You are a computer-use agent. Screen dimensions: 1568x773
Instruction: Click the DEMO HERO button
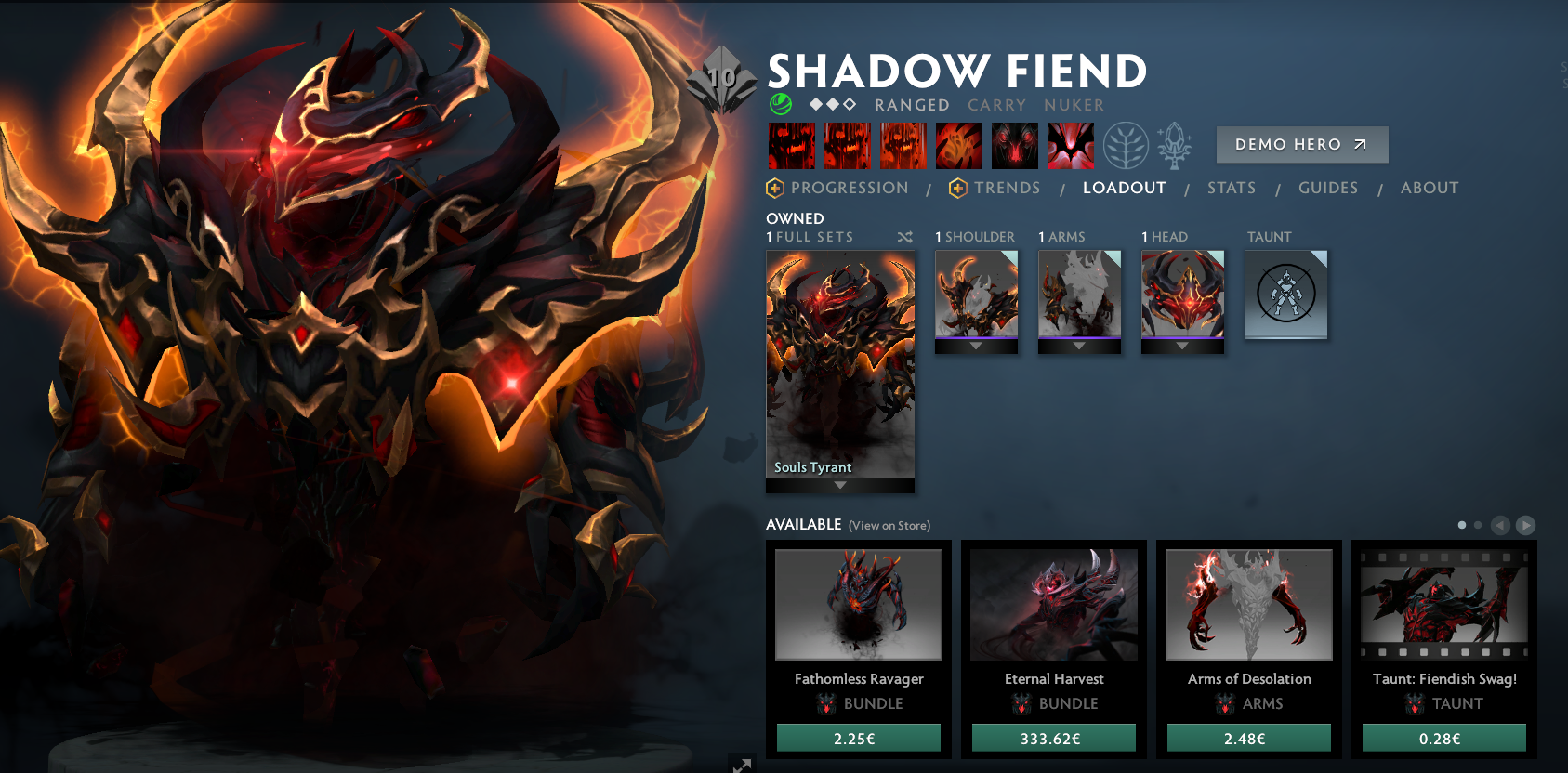click(x=1301, y=144)
